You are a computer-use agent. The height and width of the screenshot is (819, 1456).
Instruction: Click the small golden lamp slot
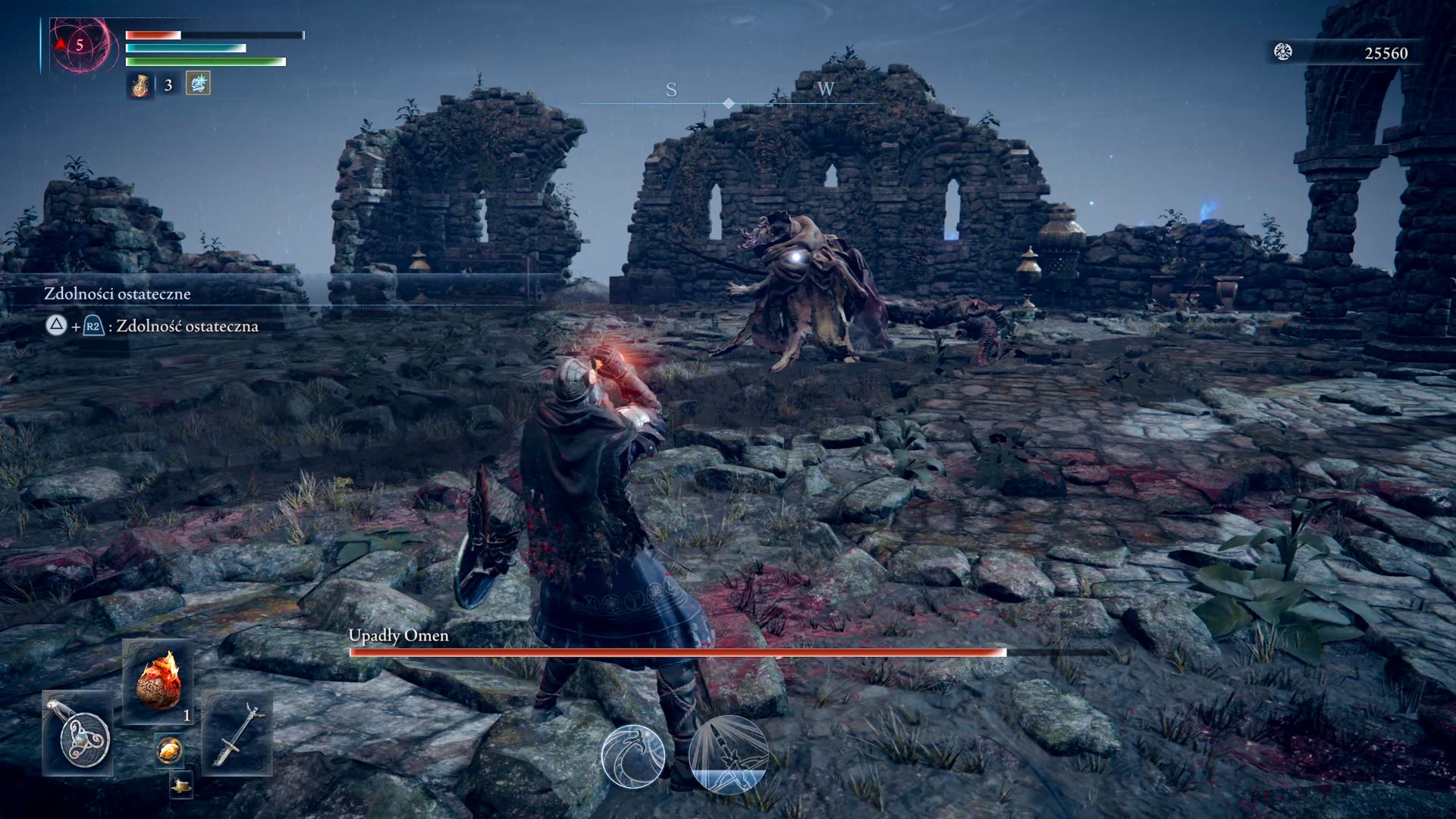(x=181, y=786)
